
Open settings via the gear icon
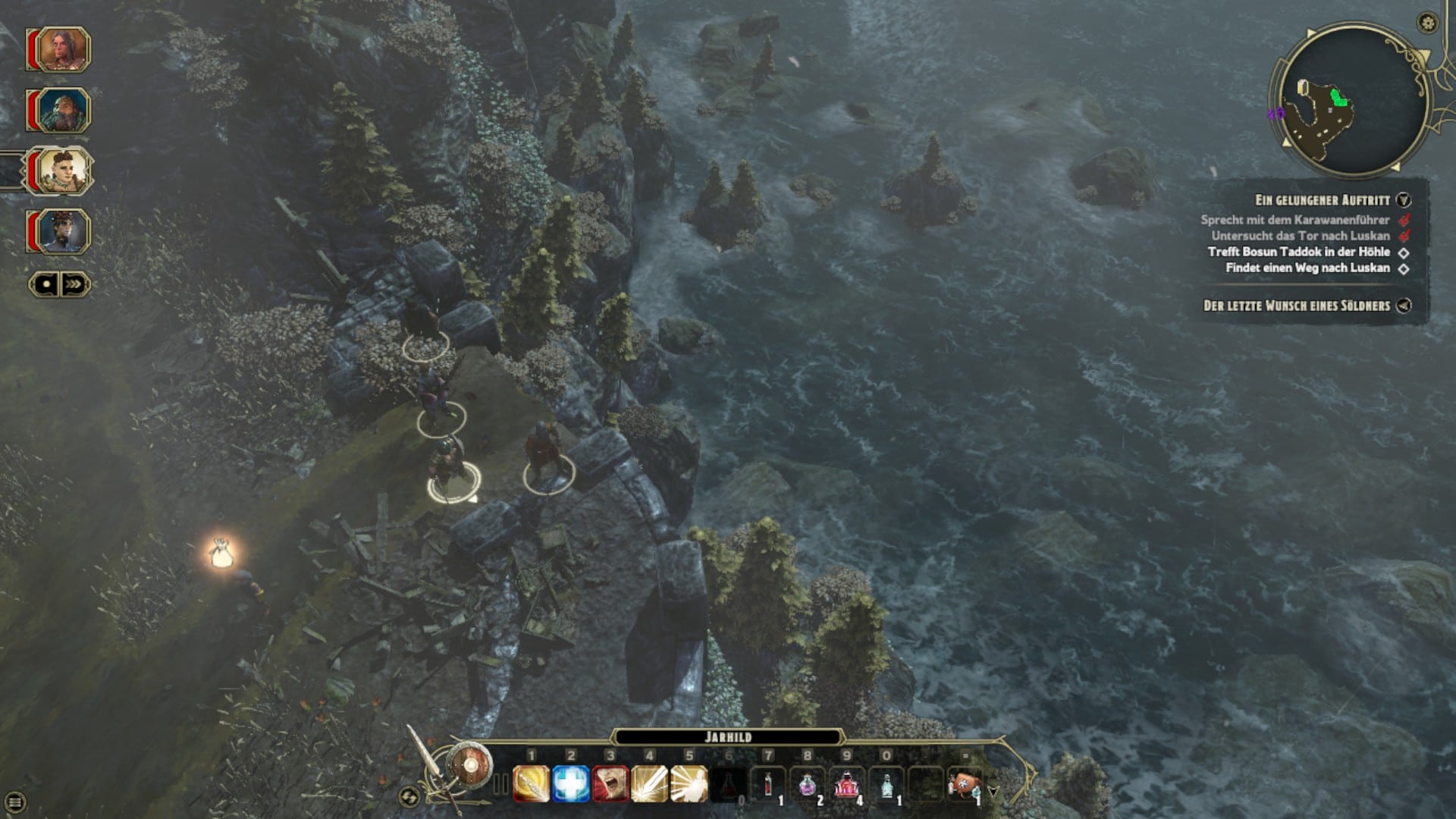click(x=1427, y=23)
